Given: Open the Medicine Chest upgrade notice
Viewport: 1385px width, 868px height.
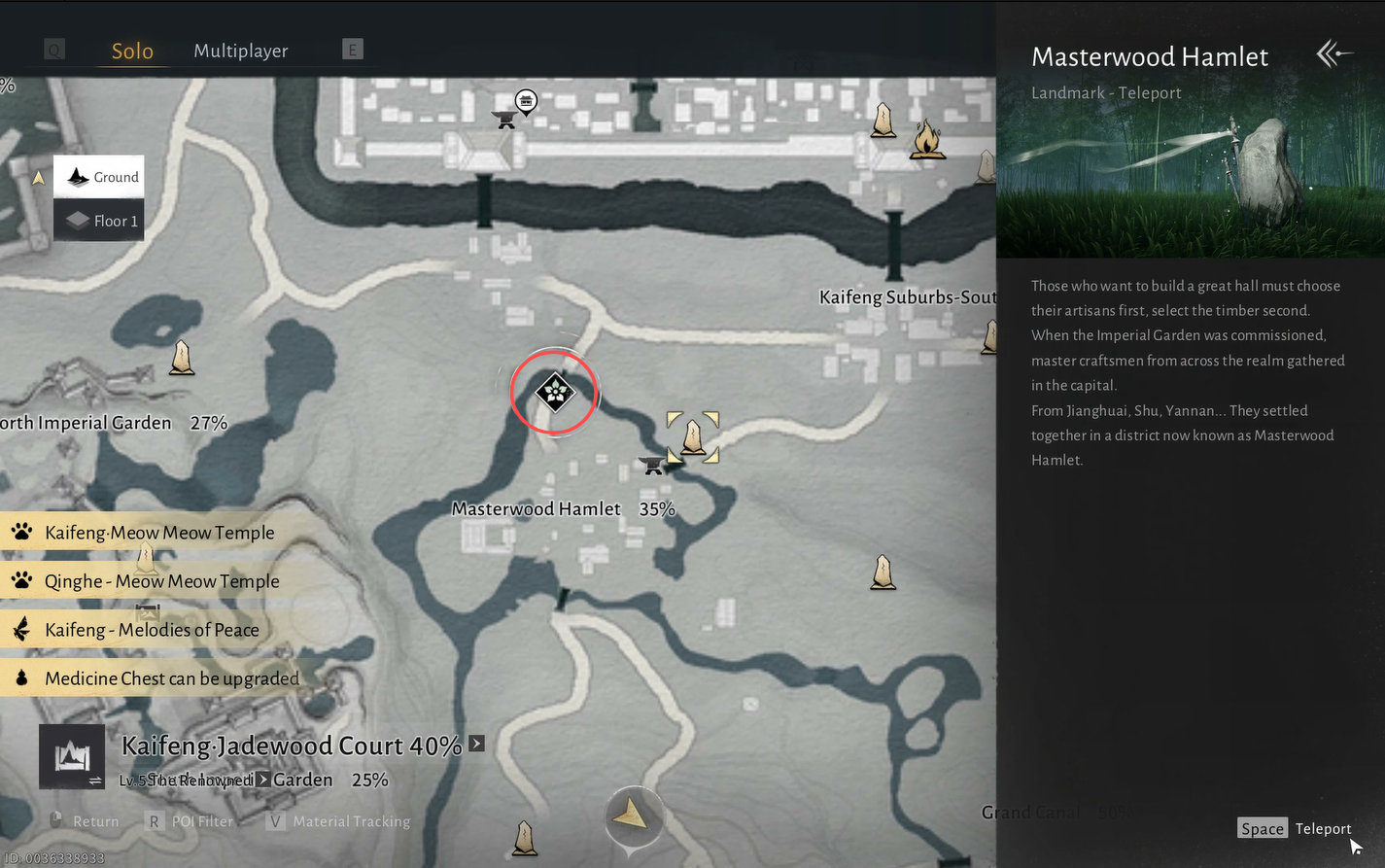Looking at the screenshot, I should (x=170, y=678).
